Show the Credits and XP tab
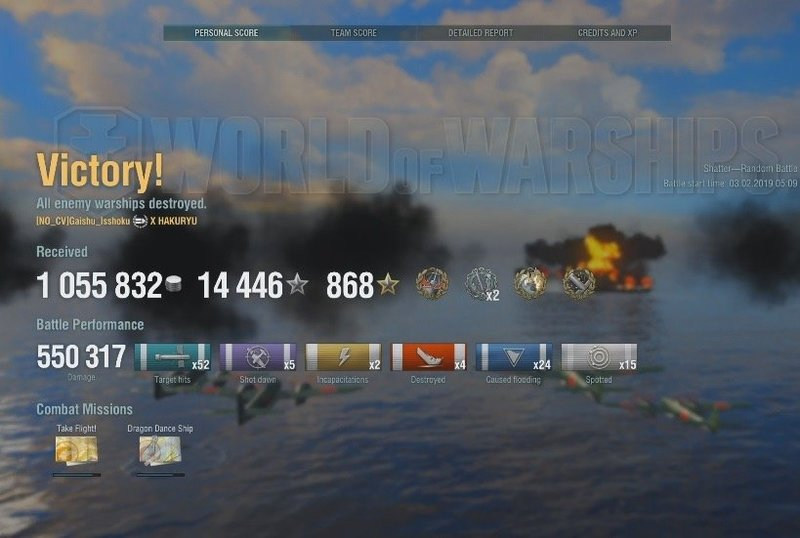Image resolution: width=800 pixels, height=538 pixels. tap(608, 33)
